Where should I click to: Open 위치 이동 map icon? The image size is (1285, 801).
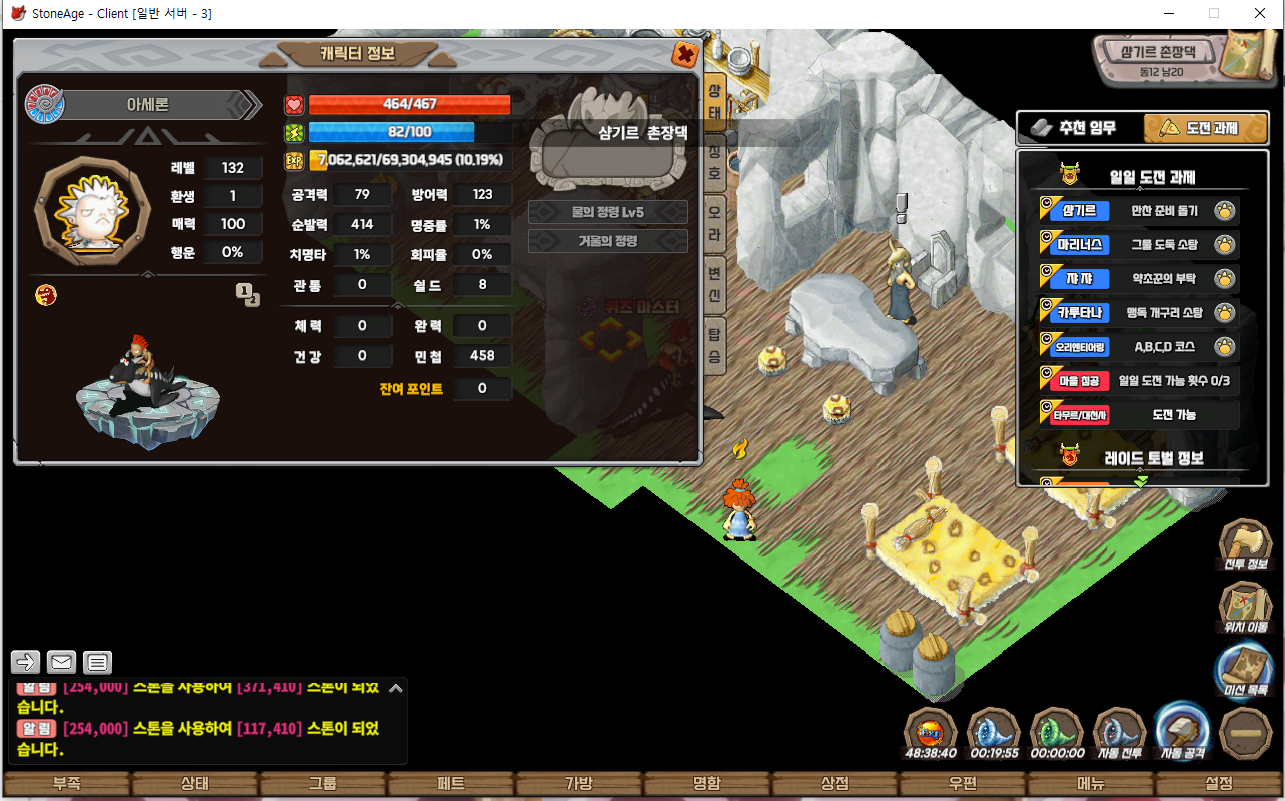[1245, 604]
